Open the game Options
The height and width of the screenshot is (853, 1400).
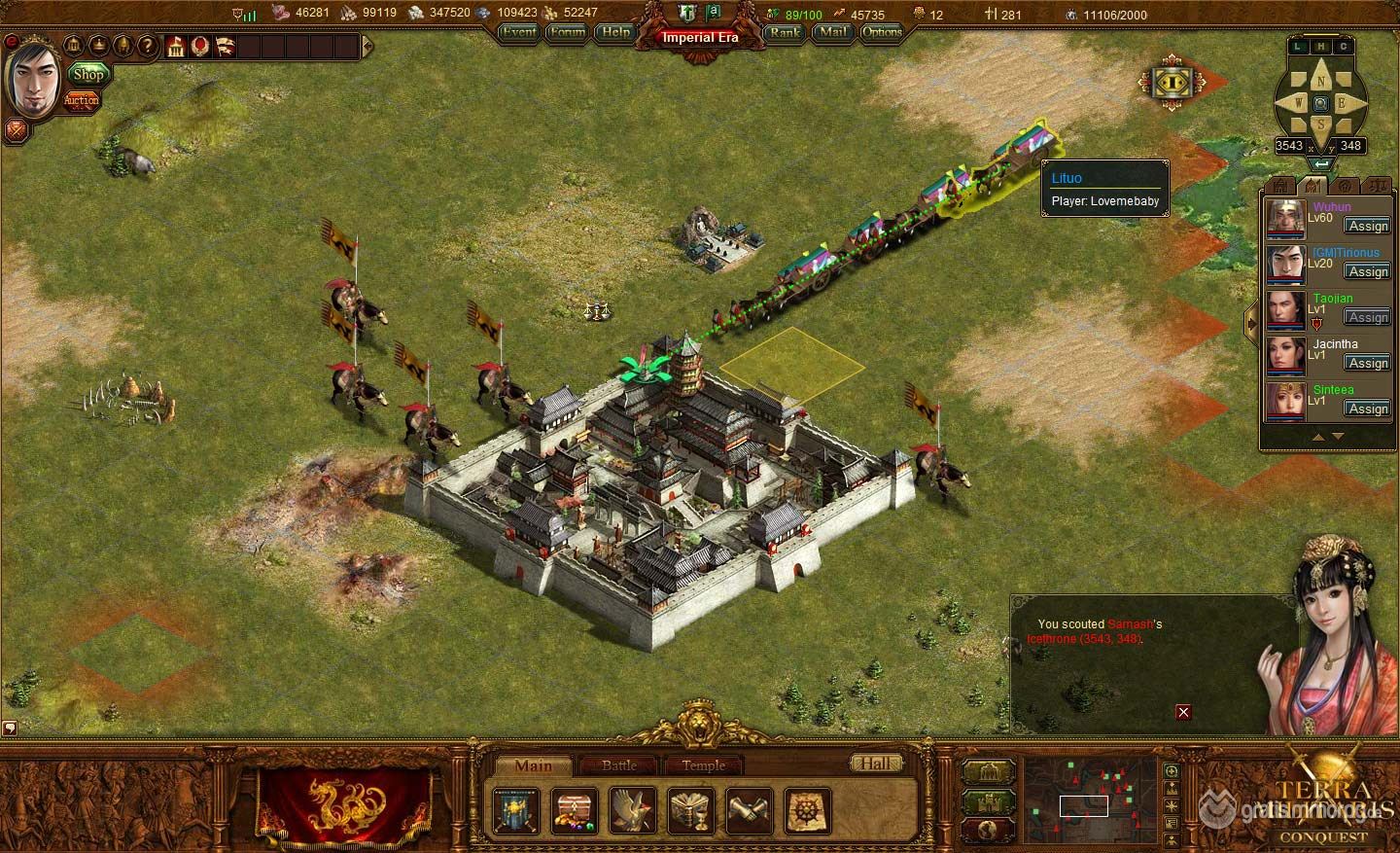[882, 32]
